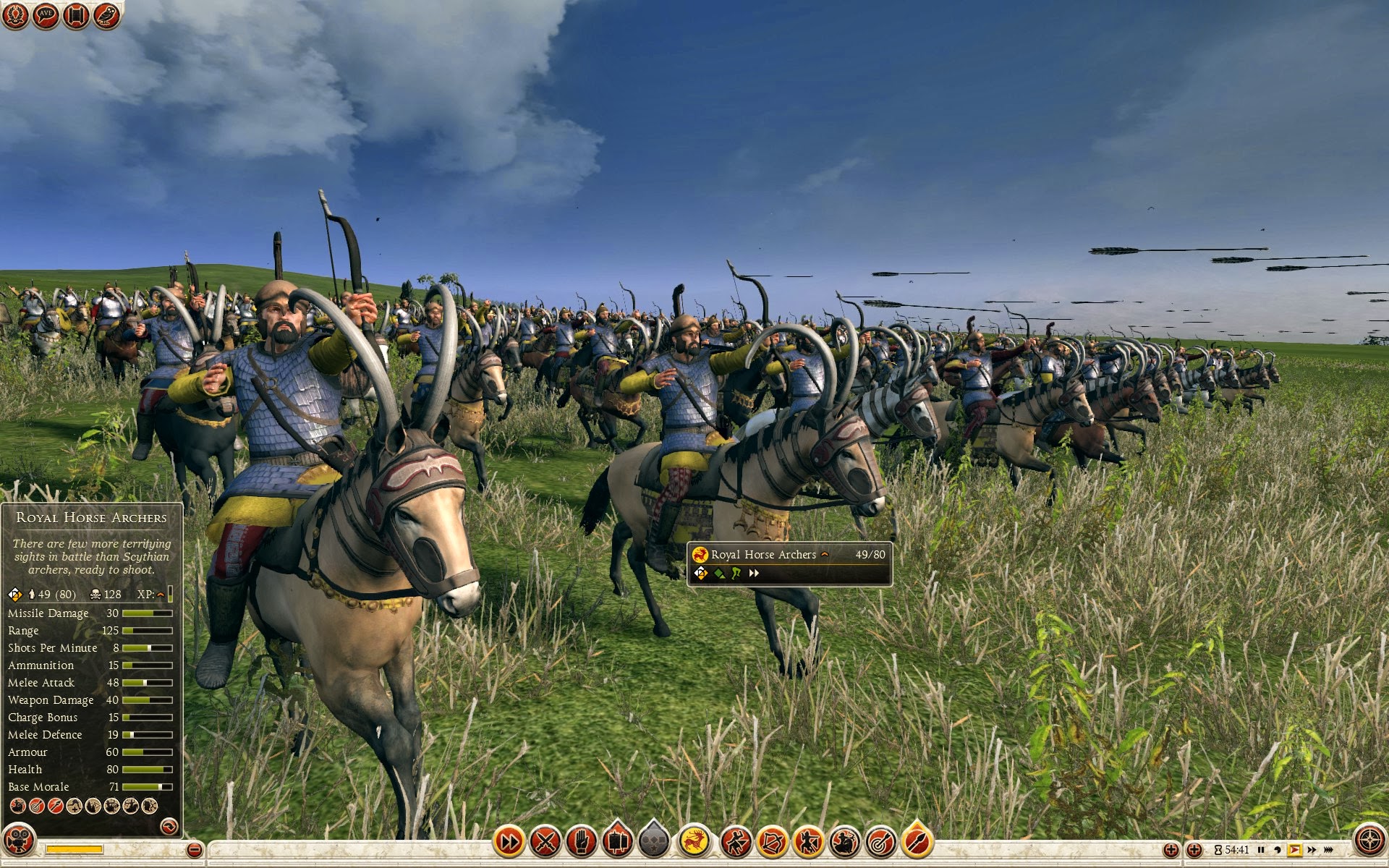Open the owl advisor icon
This screenshot has width=1389, height=868.
click(106, 15)
